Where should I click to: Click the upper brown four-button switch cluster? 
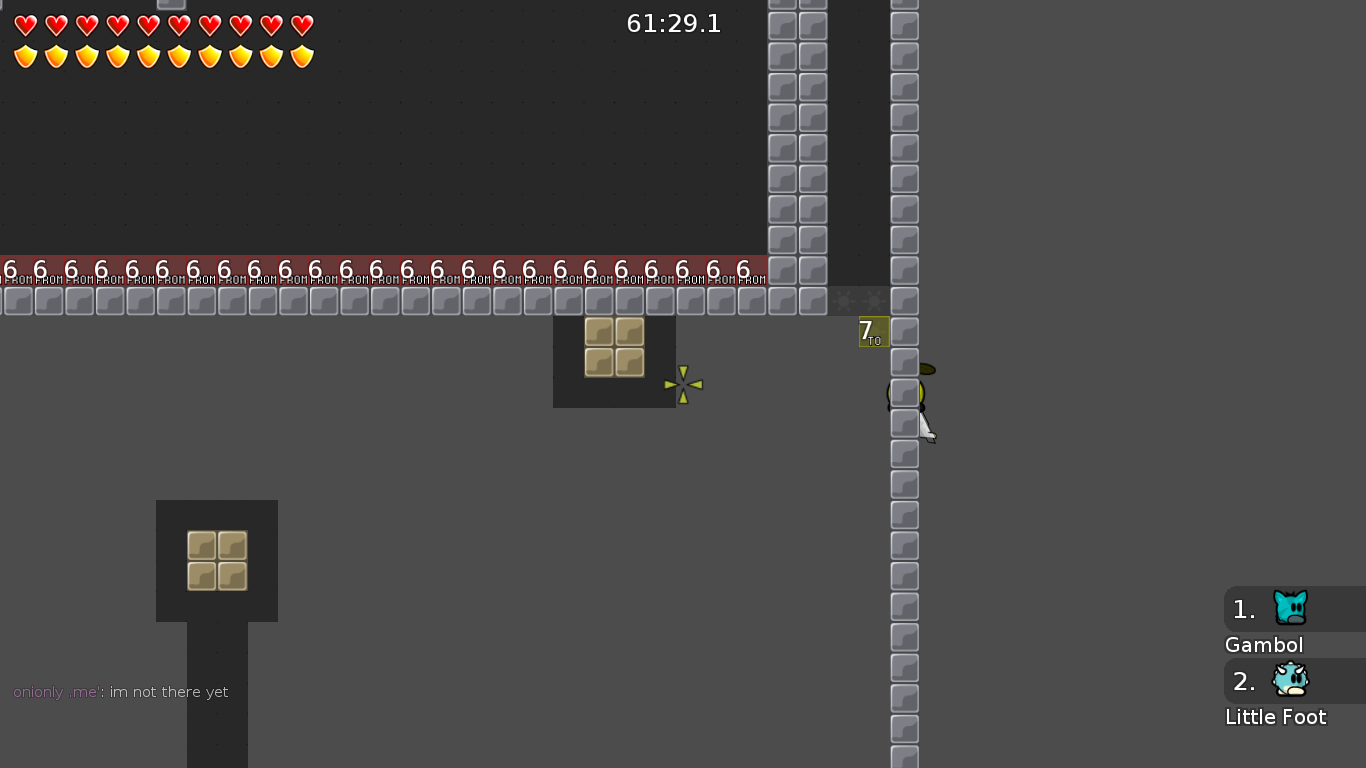[614, 347]
